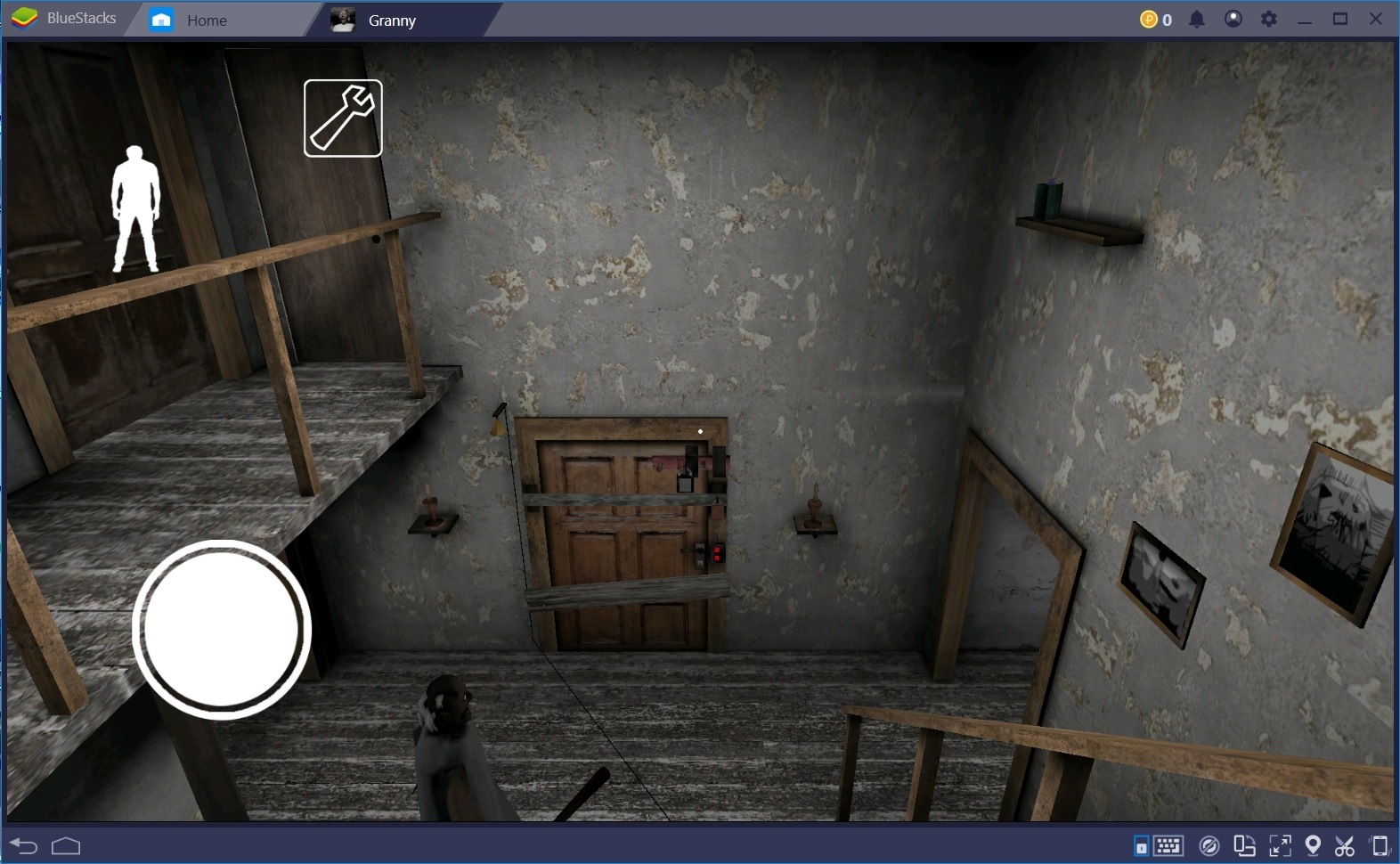This screenshot has width=1400, height=864.
Task: Open the BlueStacks settings gear
Action: click(1269, 18)
